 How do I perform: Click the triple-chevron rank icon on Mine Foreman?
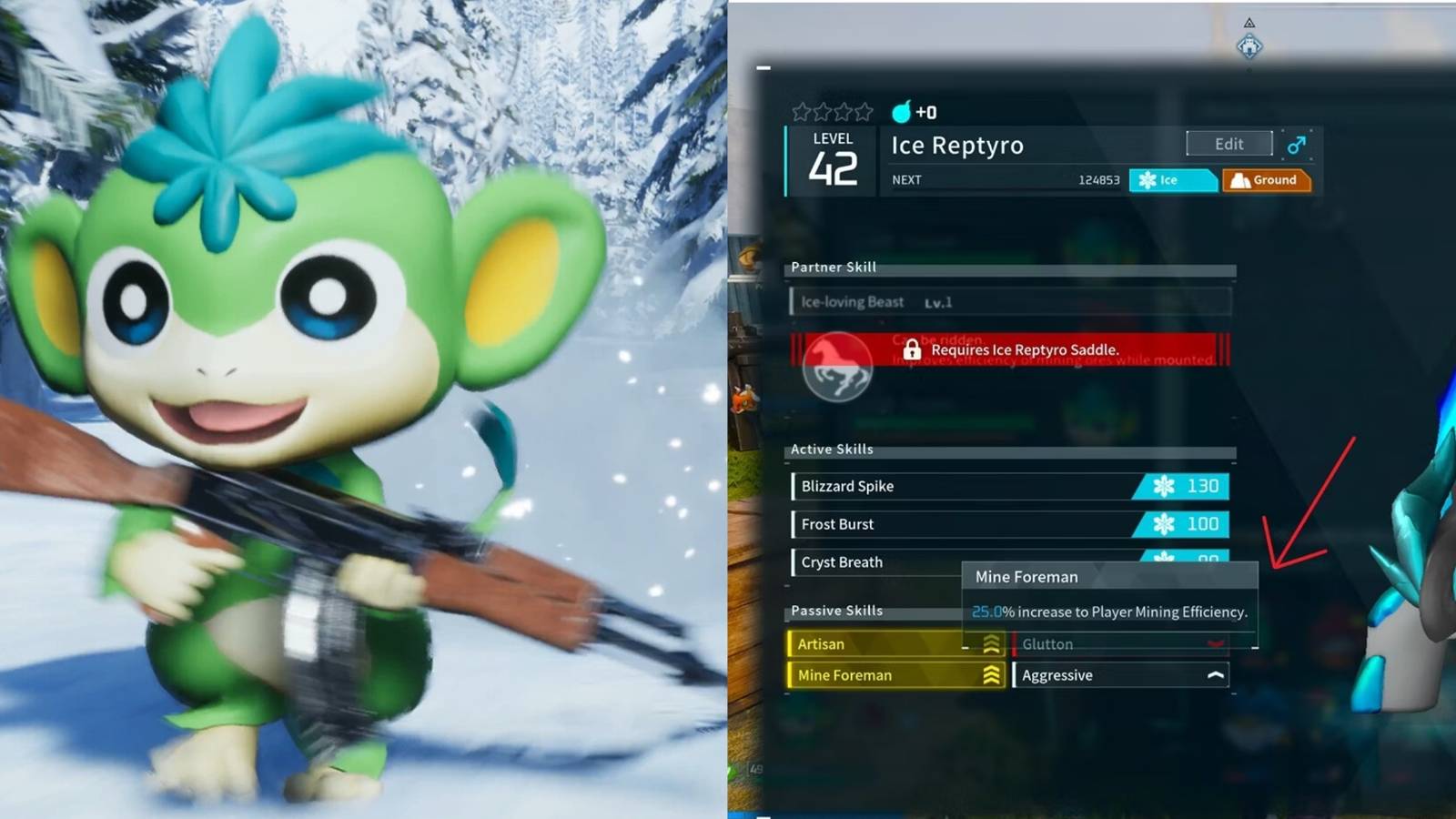[x=991, y=675]
